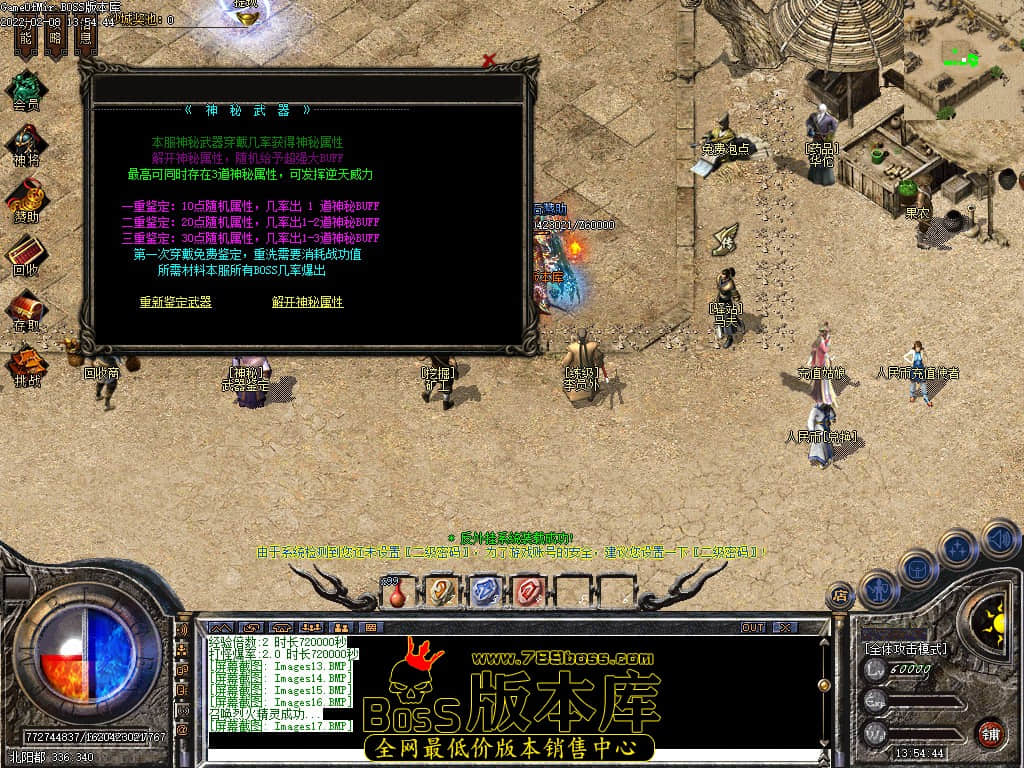Image resolution: width=1024 pixels, height=768 pixels.
Task: Use the red potion in the belt slot
Action: click(x=398, y=593)
